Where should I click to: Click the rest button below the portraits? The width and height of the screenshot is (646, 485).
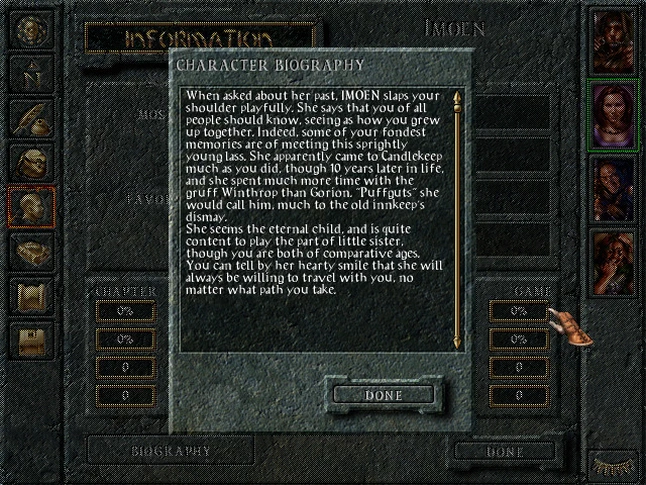[x=612, y=464]
